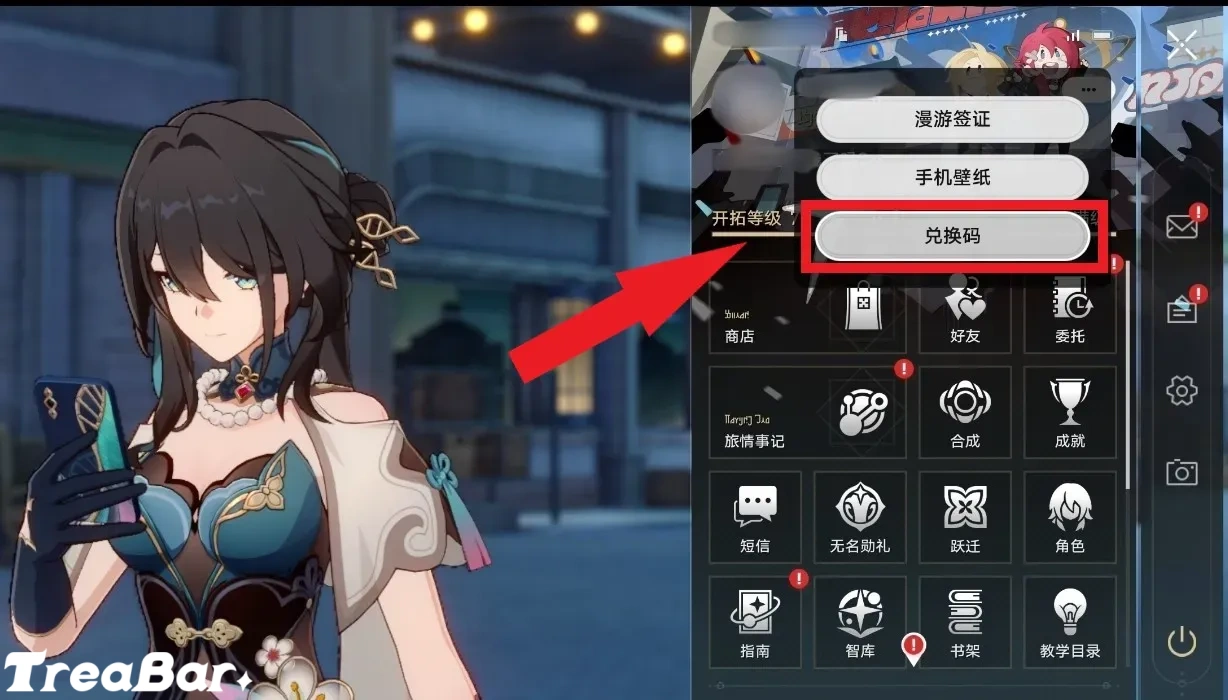Screen dimensions: 1228x700
Task: Open the 旅情事记 travel log
Action: click(x=807, y=412)
